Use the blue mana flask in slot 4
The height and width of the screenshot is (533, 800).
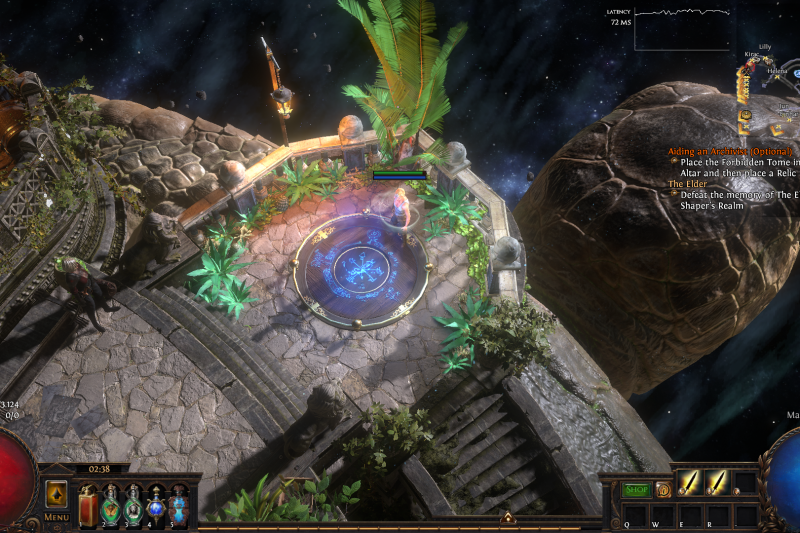[x=155, y=502]
